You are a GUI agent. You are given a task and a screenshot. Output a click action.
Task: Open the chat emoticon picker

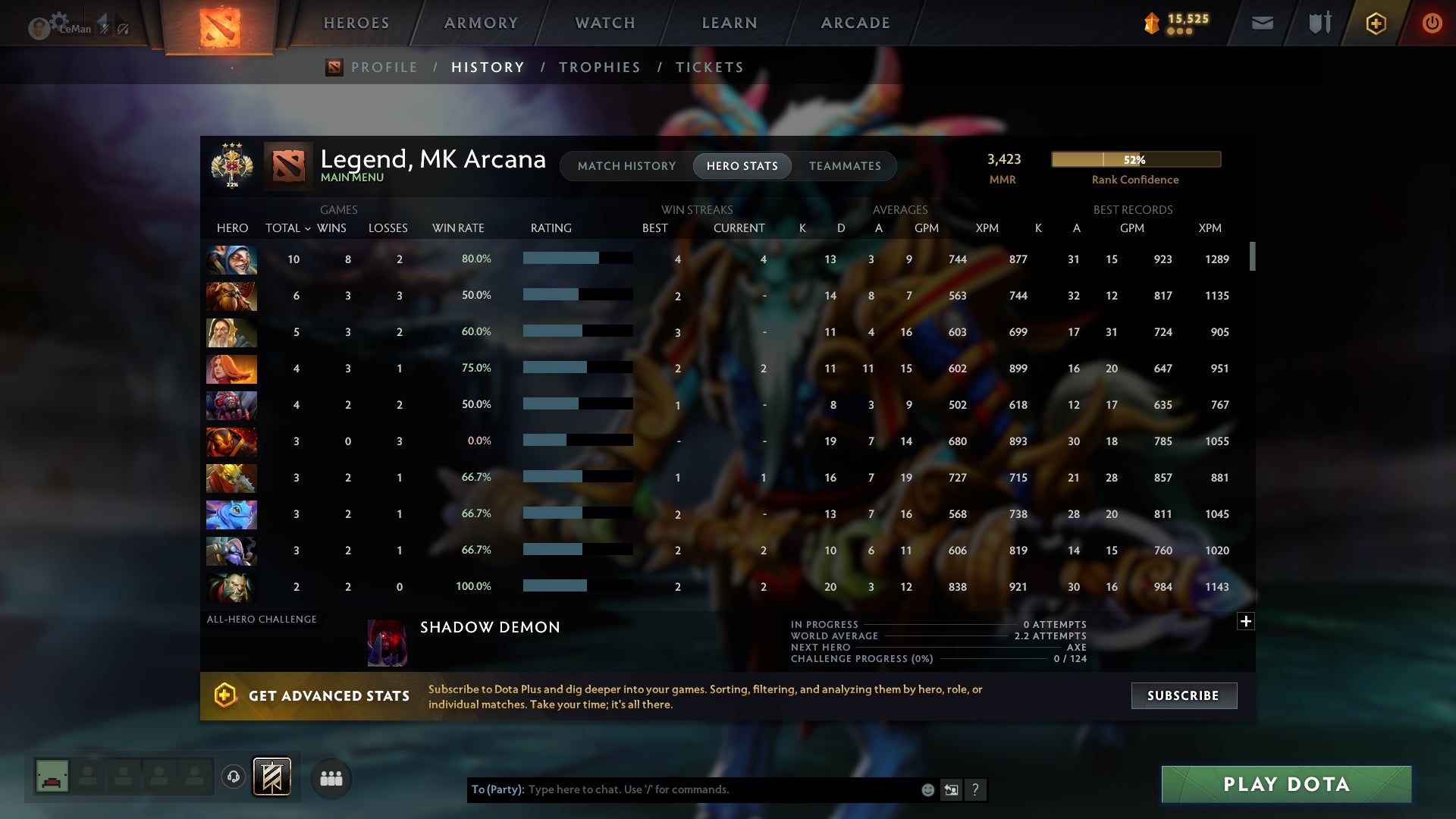tap(927, 789)
